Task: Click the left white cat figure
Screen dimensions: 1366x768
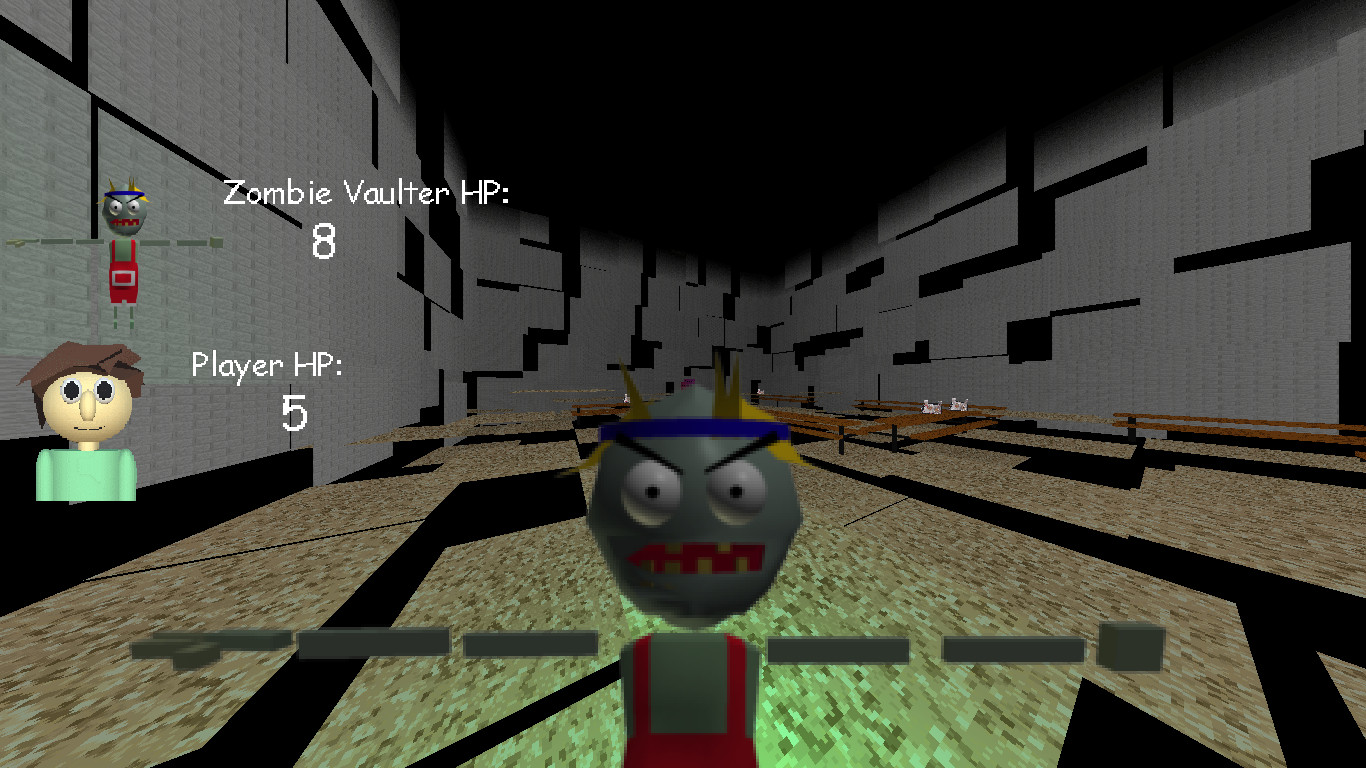Action: pos(930,407)
